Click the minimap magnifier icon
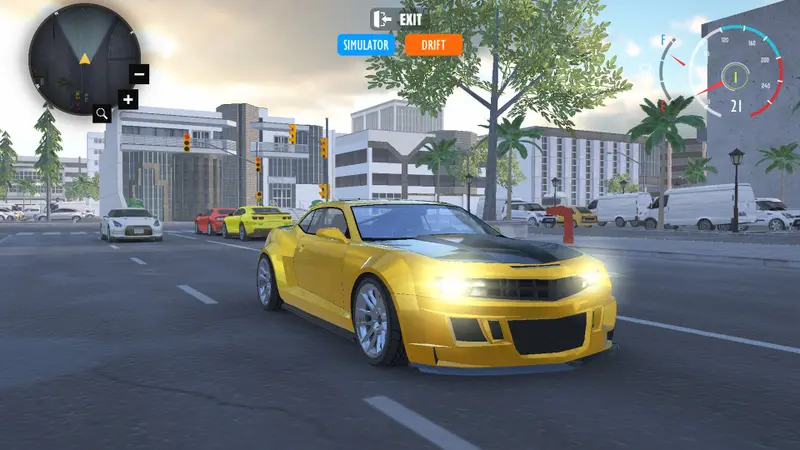The image size is (800, 450). click(x=102, y=114)
